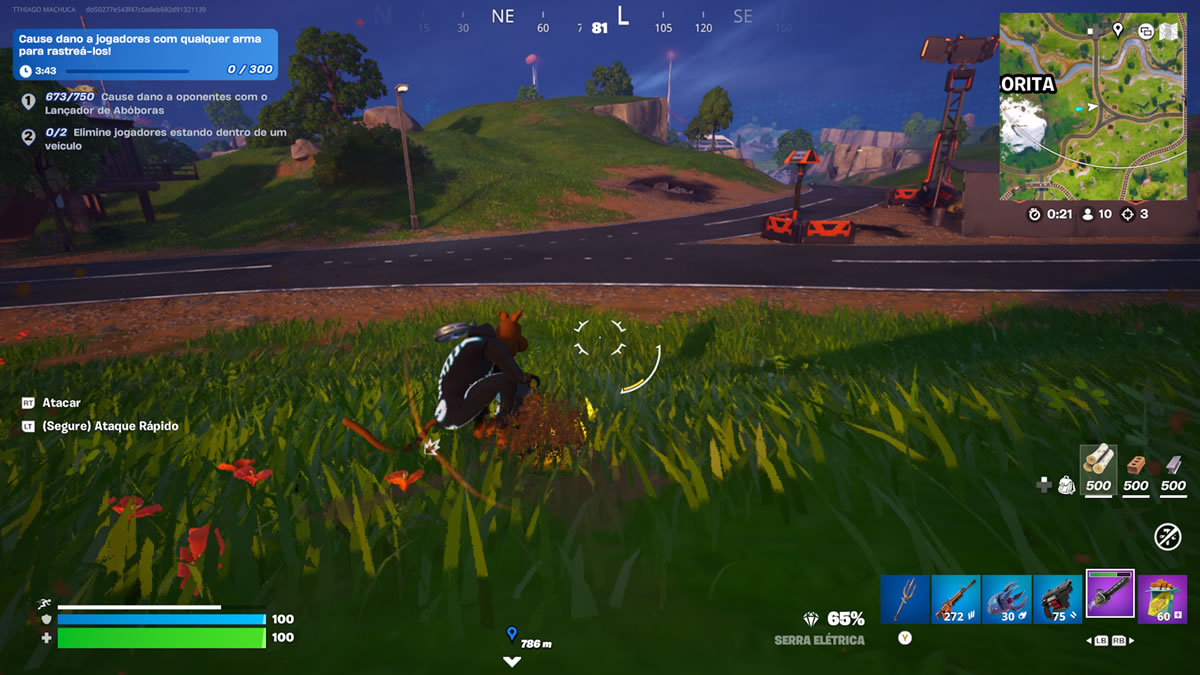Image resolution: width=1200 pixels, height=675 pixels.
Task: Click the crossed-out tools icon
Action: point(1167,537)
